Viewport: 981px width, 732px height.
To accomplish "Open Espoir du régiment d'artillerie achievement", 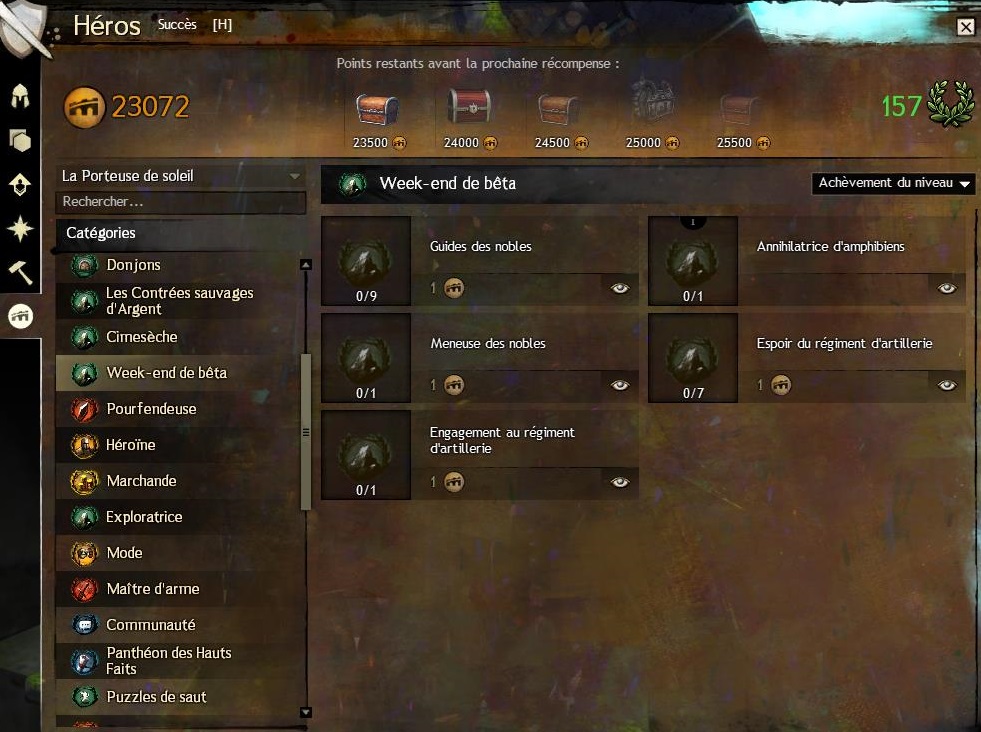I will point(844,344).
